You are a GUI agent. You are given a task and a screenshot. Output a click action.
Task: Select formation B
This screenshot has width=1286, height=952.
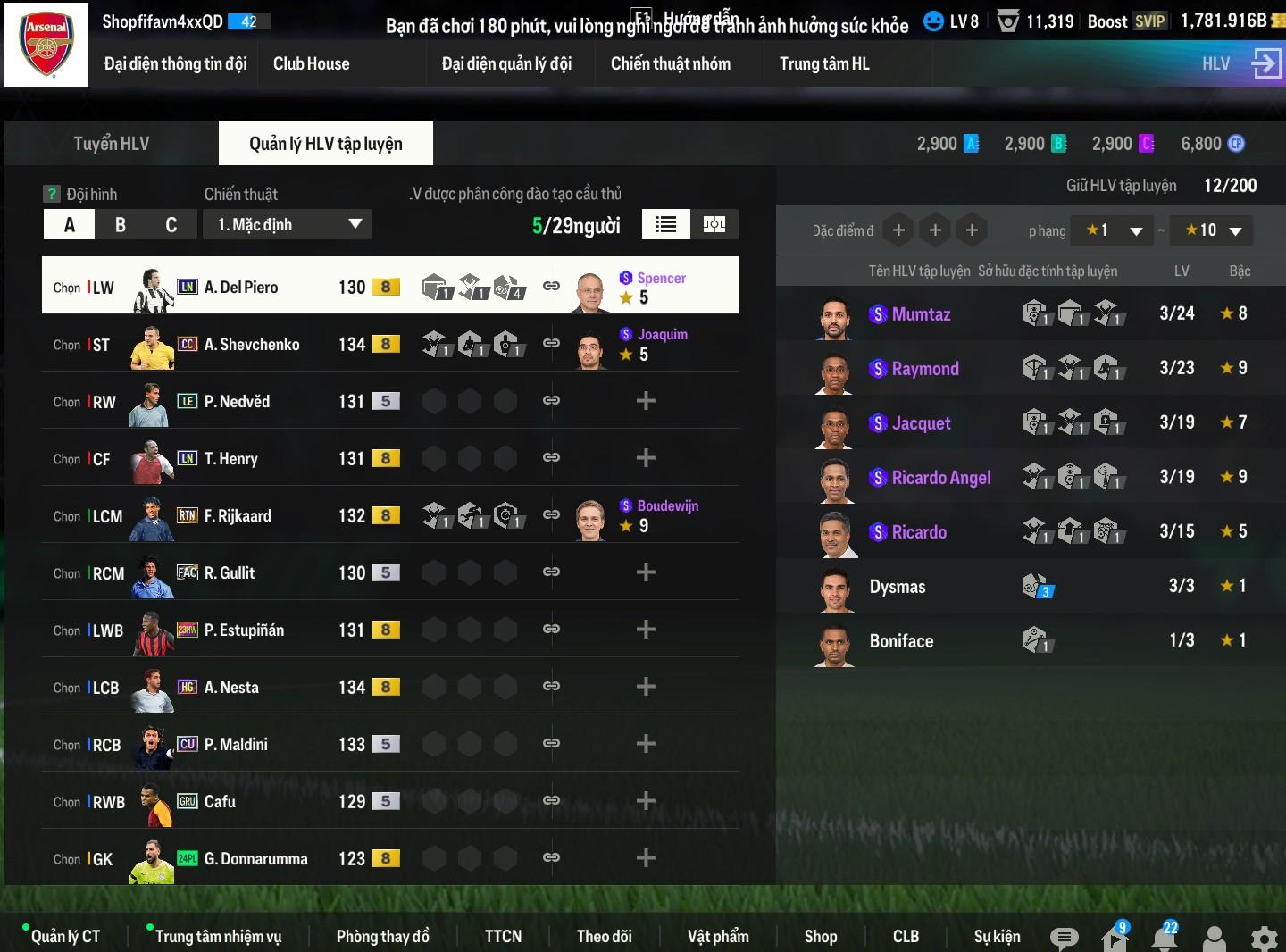121,224
